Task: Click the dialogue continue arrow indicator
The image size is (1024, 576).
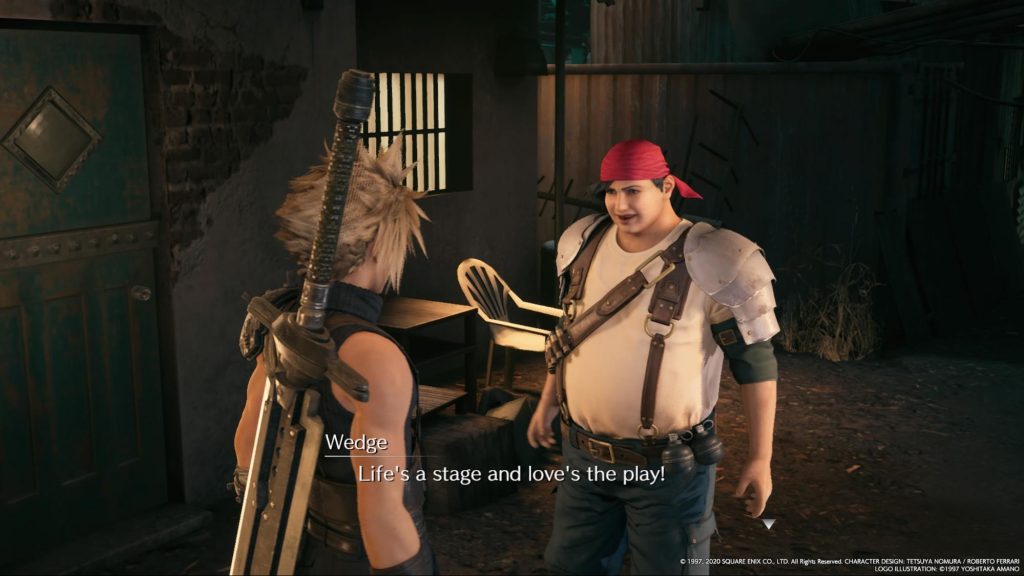Action: click(x=767, y=523)
